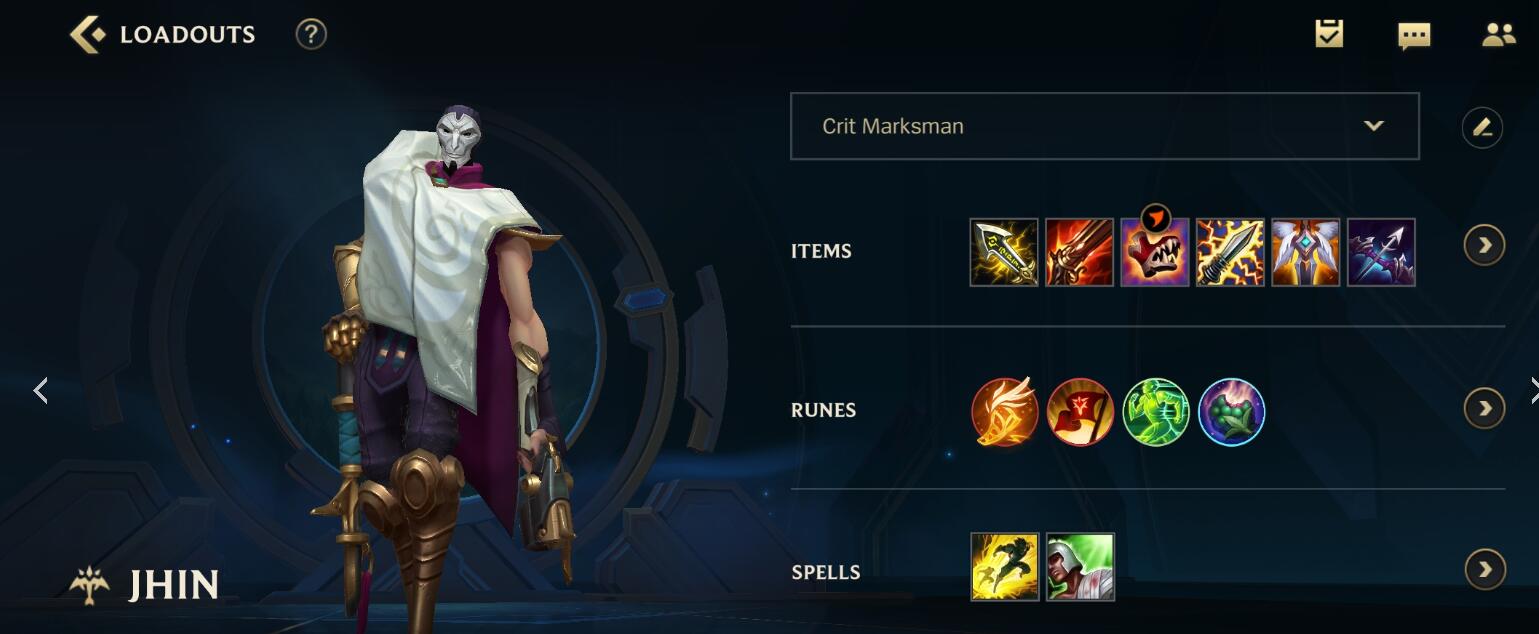Select the yellow lightning blade item

pos(1004,252)
